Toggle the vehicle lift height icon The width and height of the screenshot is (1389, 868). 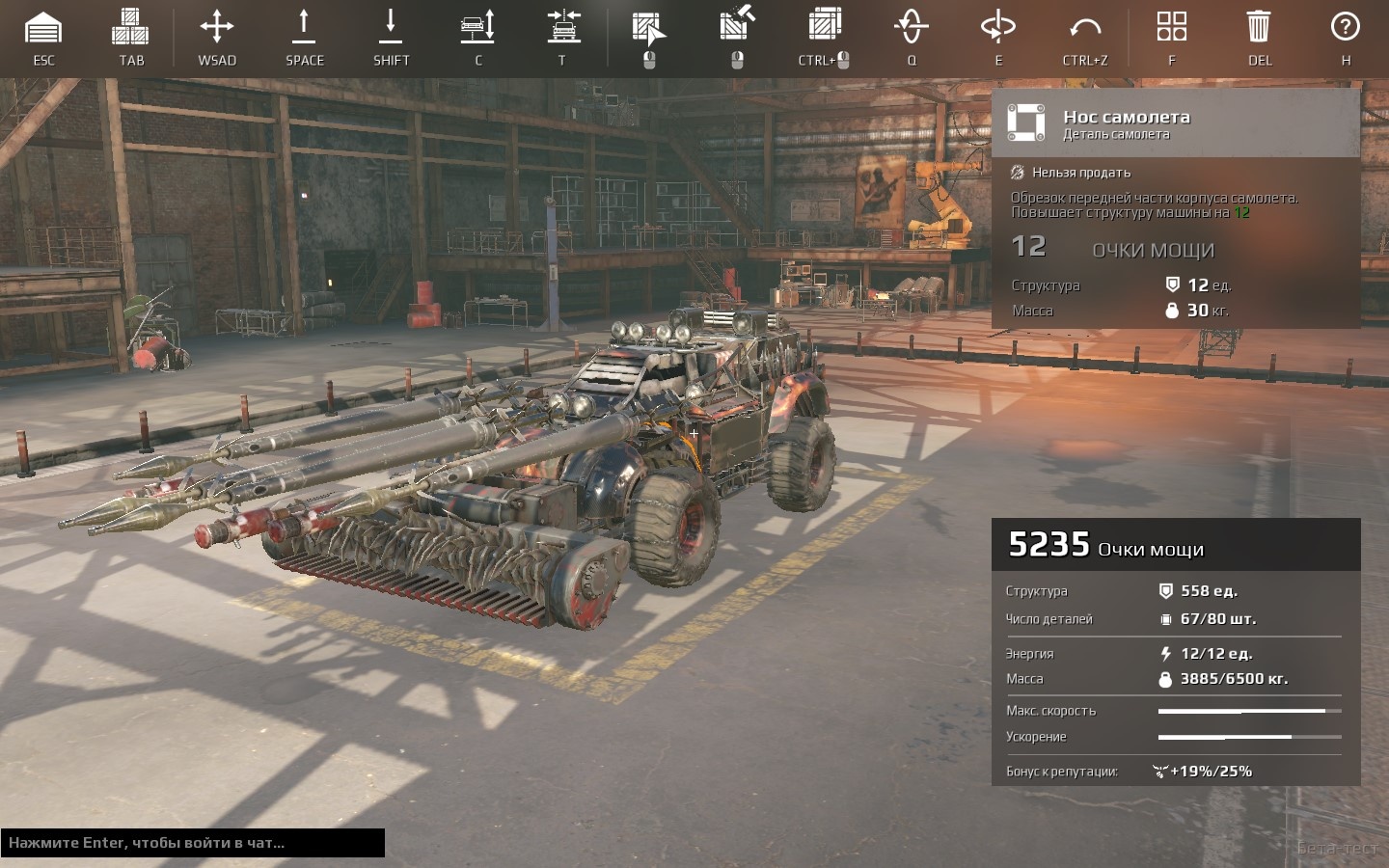477,27
